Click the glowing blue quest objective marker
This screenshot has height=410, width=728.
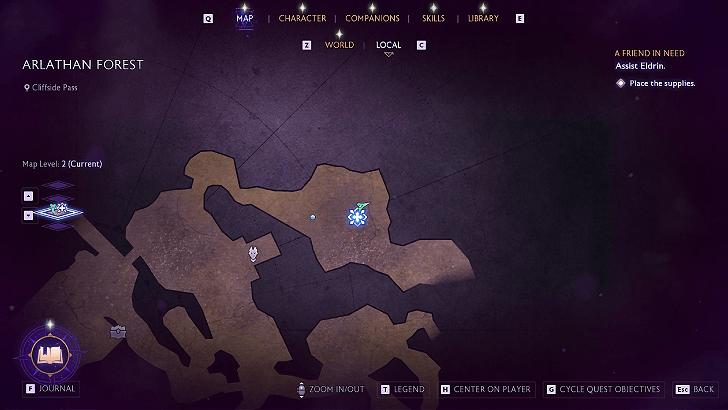(357, 215)
